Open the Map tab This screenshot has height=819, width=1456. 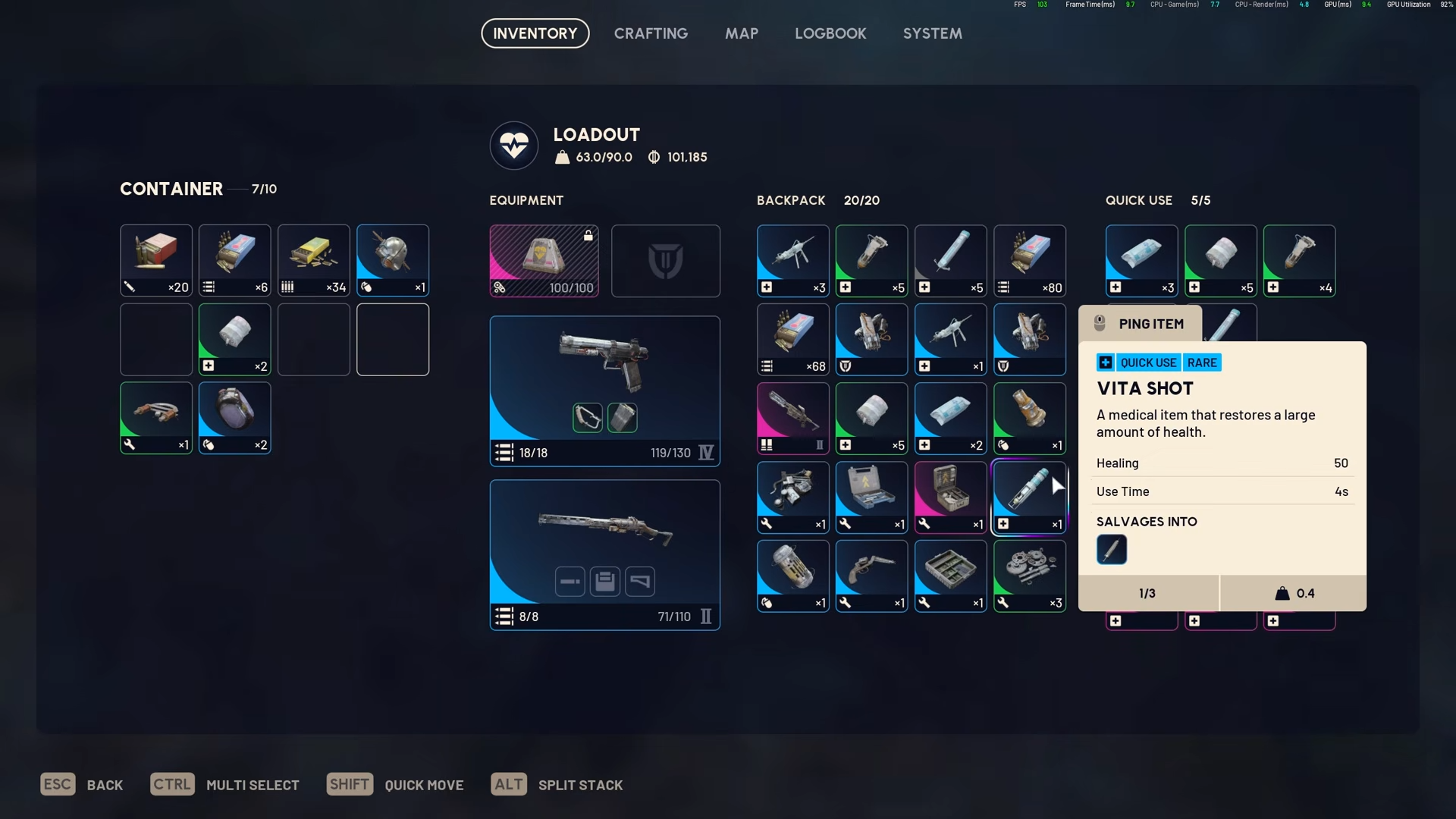(x=741, y=33)
